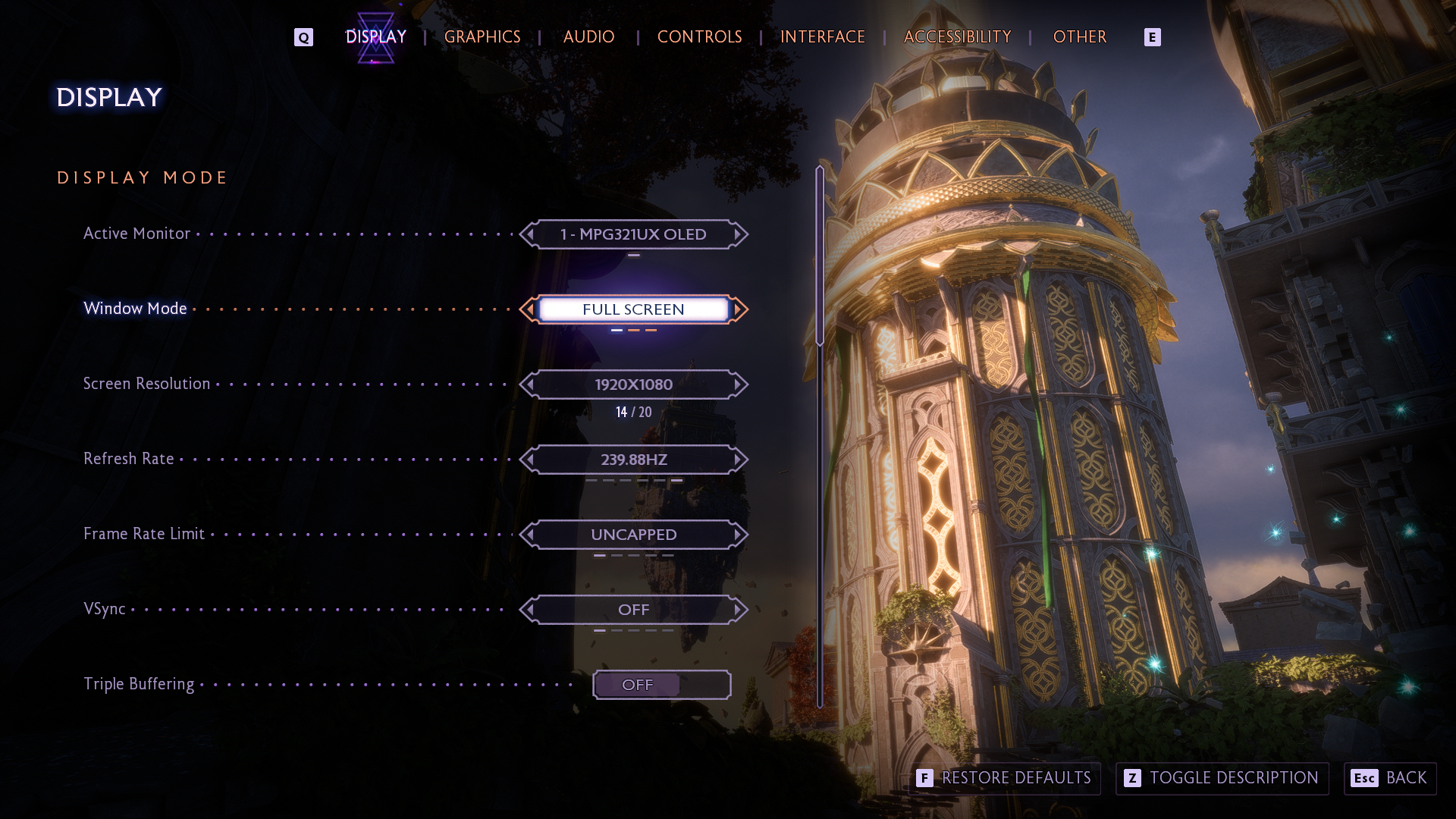Screen dimensions: 1456x819
Task: Lower Screen Resolution with left arrow
Action: (529, 384)
